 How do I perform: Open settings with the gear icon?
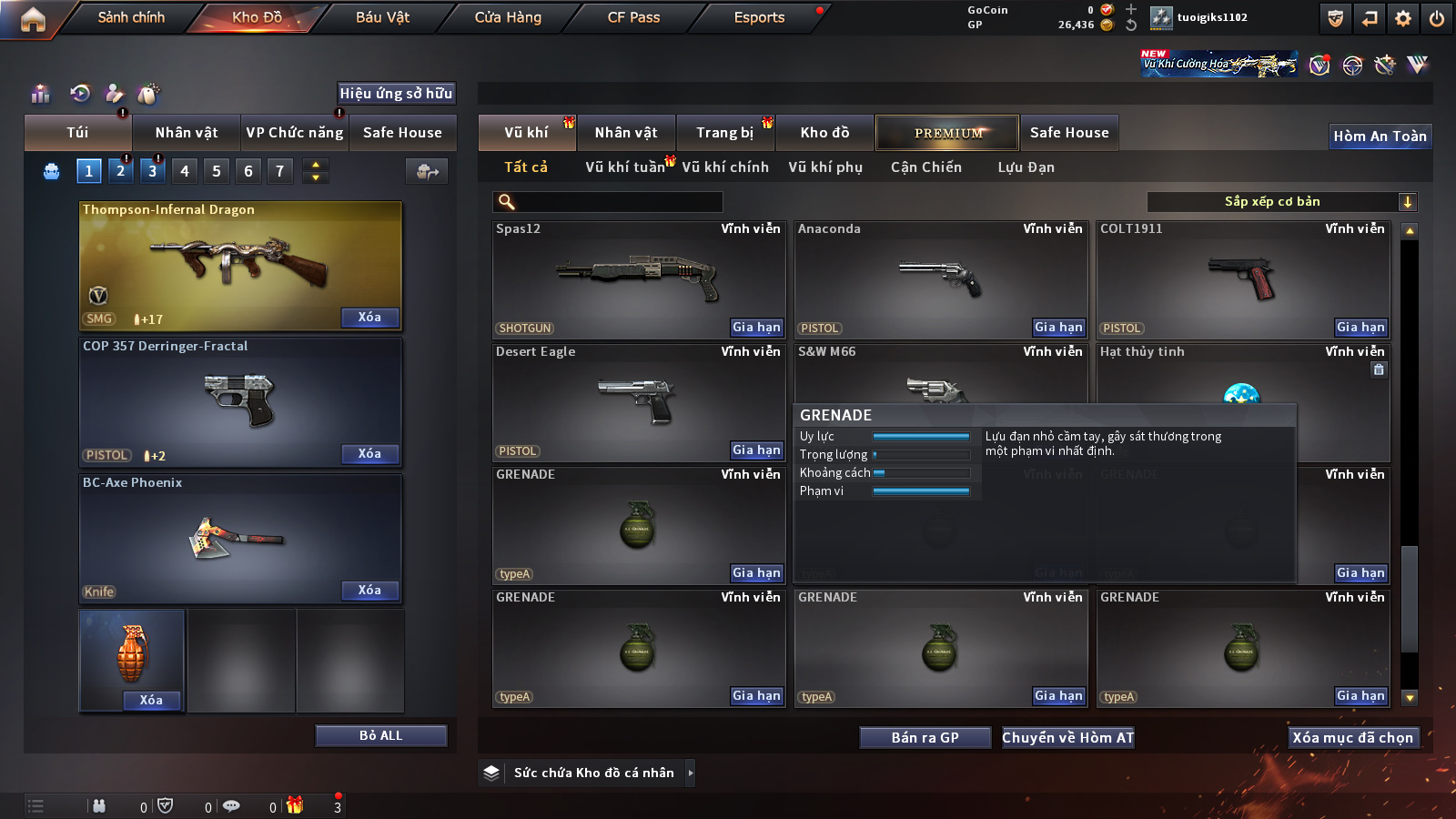(1403, 18)
